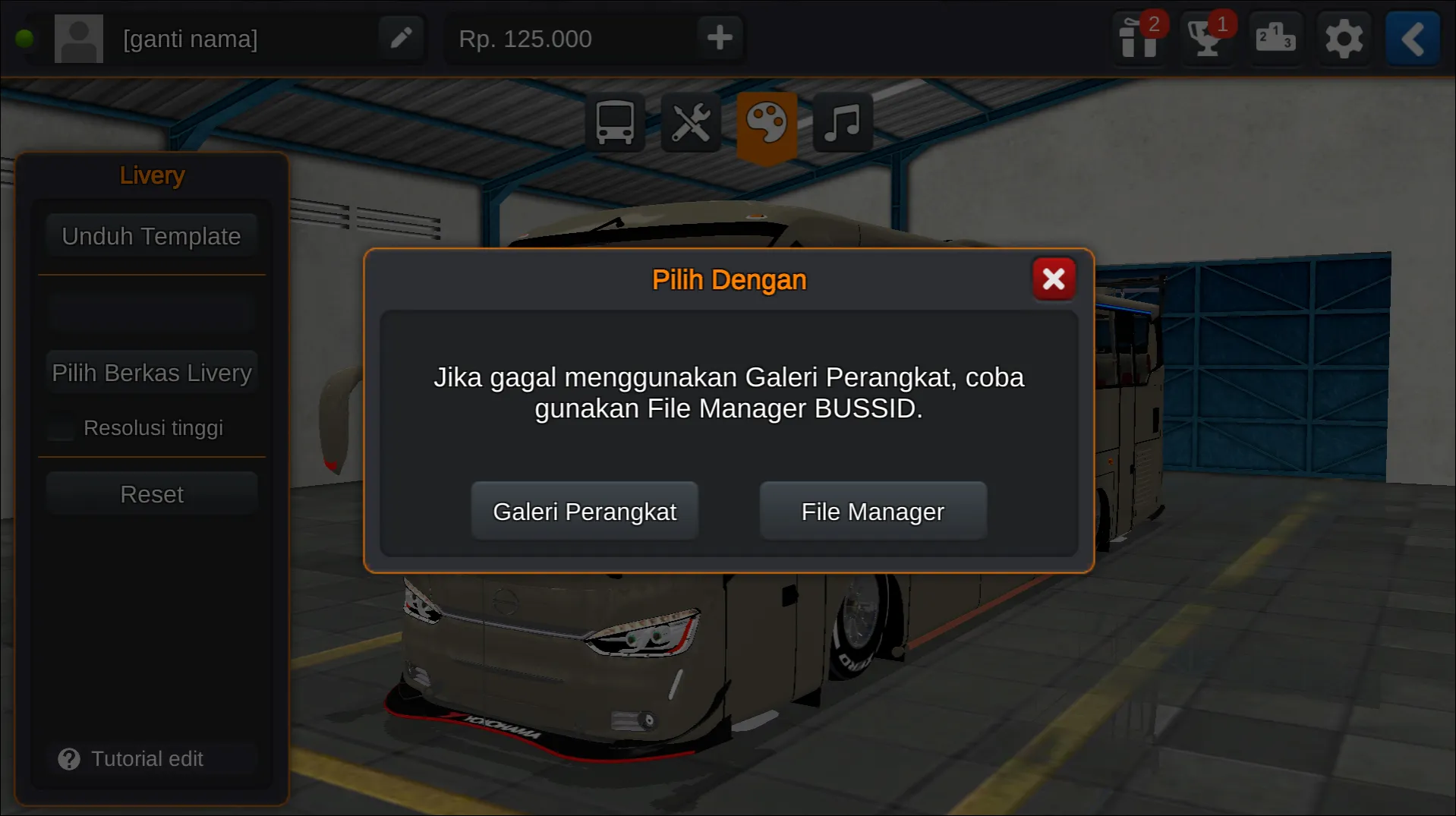Select Pilih Berkas Livery
Image resolution: width=1456 pixels, height=816 pixels.
152,373
